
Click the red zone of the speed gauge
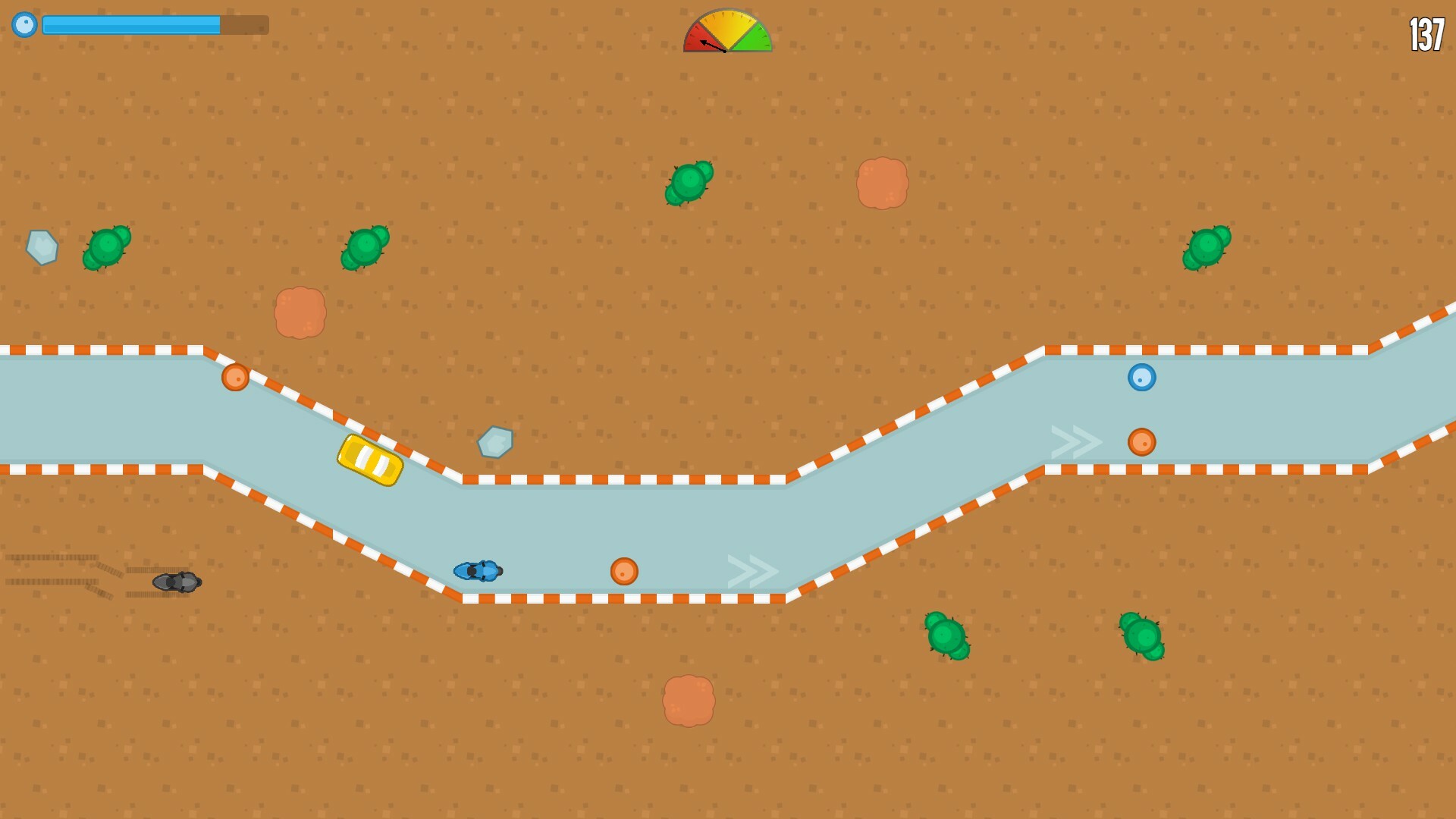[x=695, y=34]
